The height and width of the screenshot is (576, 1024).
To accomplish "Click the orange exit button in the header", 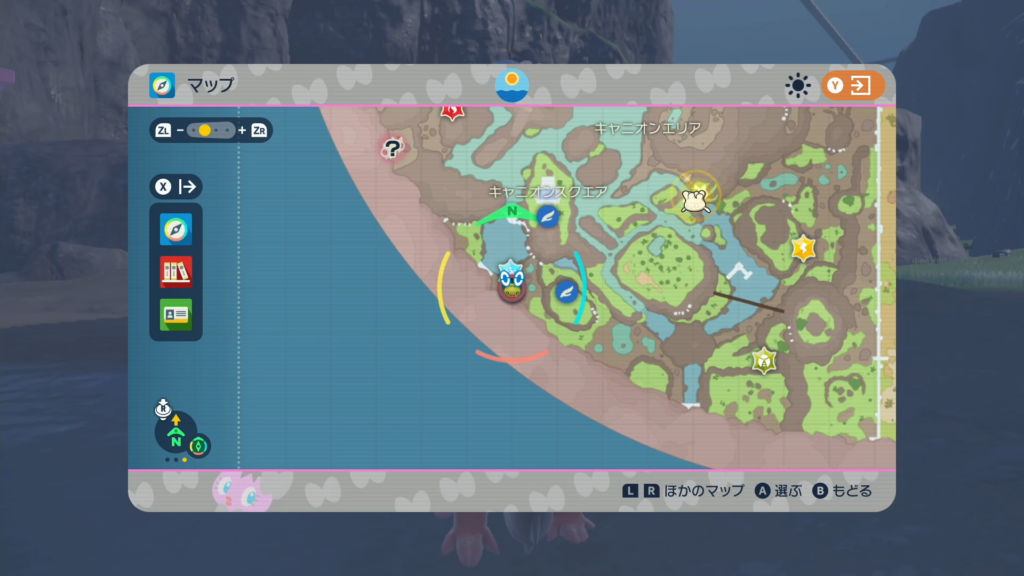I will [x=853, y=86].
